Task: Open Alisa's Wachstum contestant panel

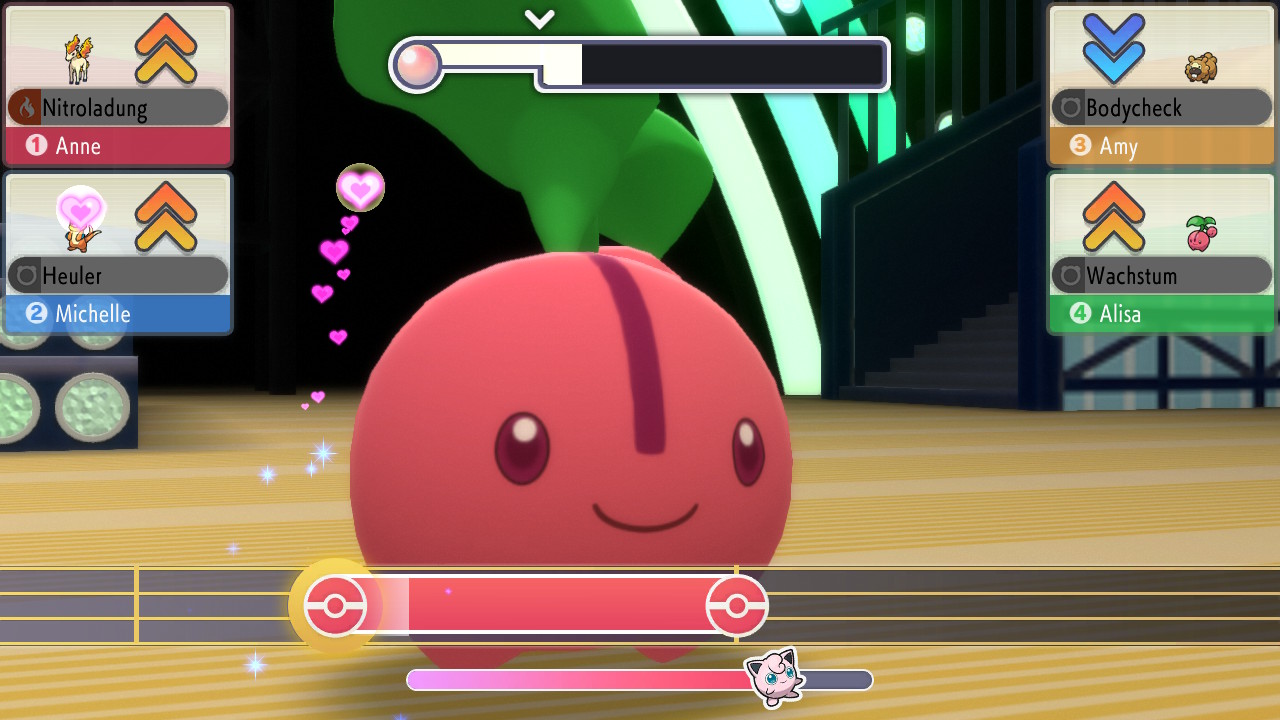Action: coord(1161,254)
